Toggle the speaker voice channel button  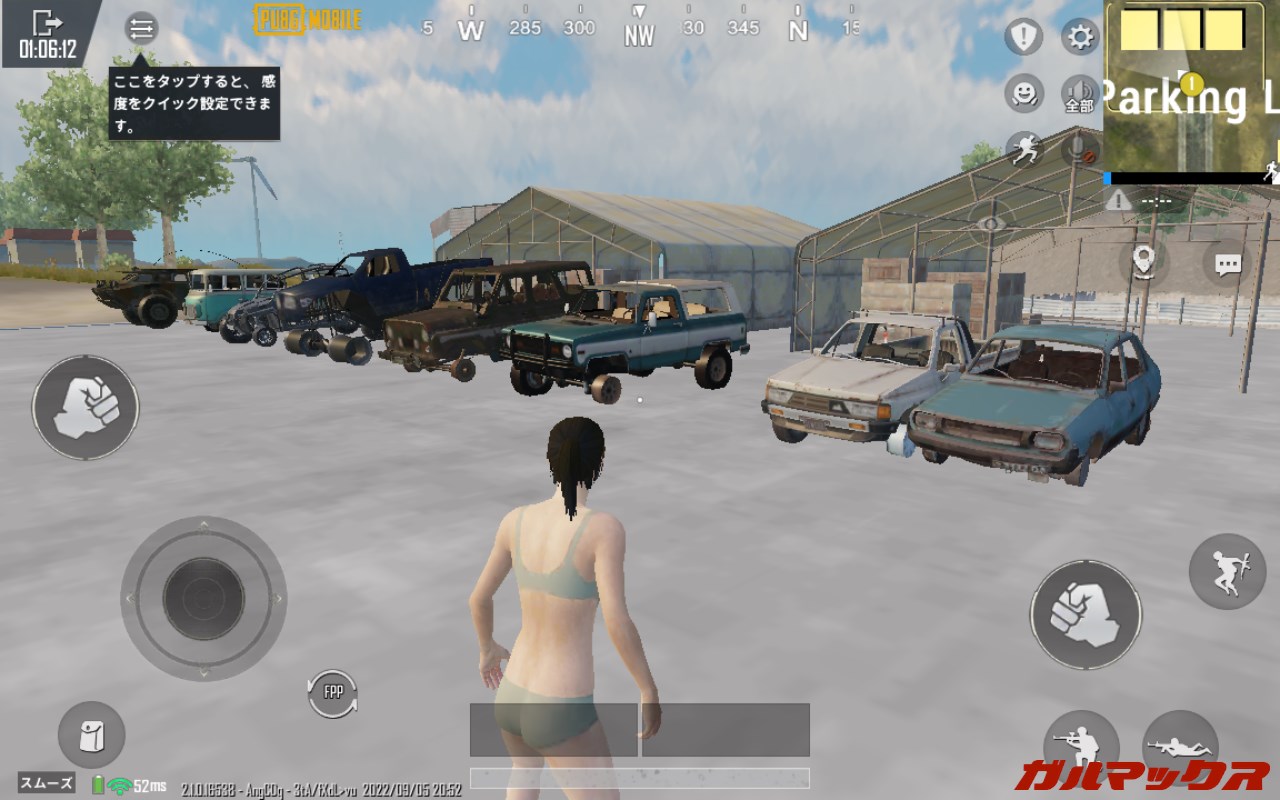pyautogui.click(x=1080, y=94)
